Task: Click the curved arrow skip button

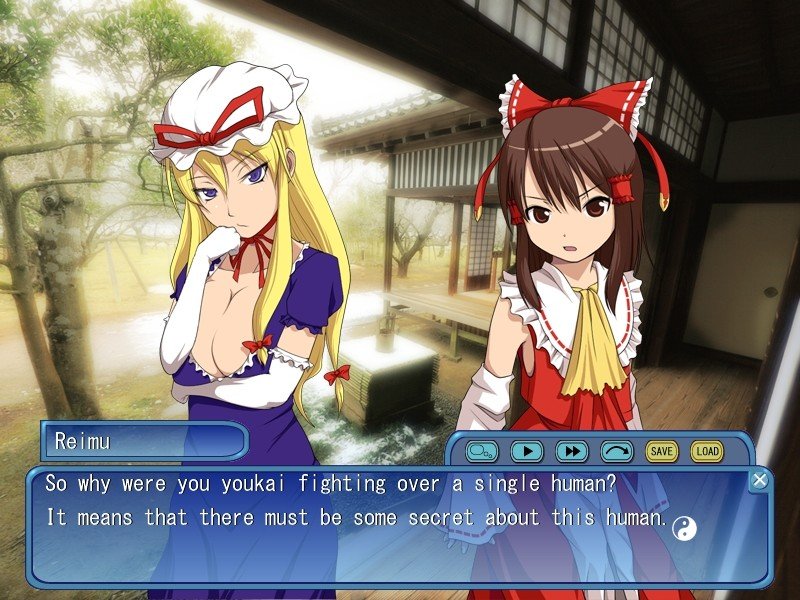Action: pyautogui.click(x=616, y=451)
